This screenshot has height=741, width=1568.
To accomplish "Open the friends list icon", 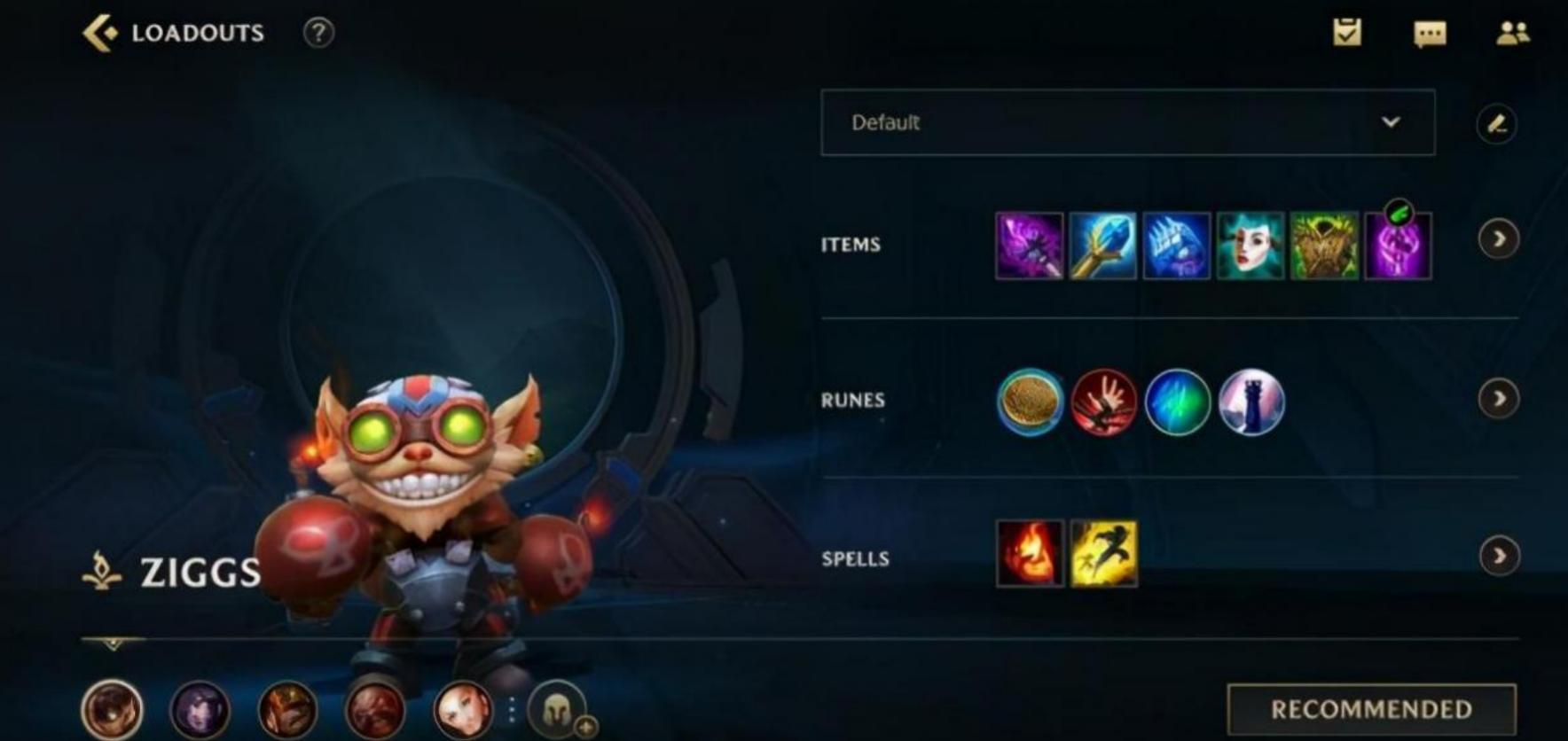I will (x=1512, y=33).
